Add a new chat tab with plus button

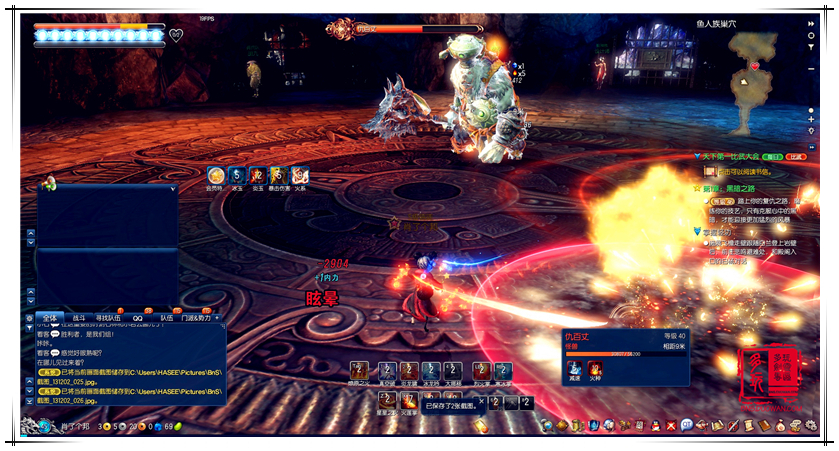(218, 318)
